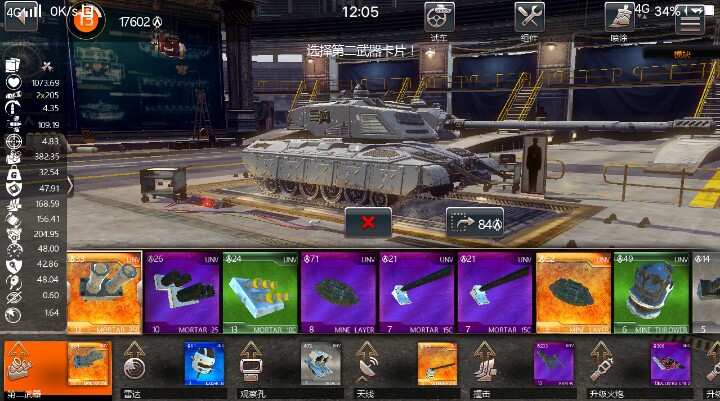Open the test drive steering wheel icon

coord(439,17)
